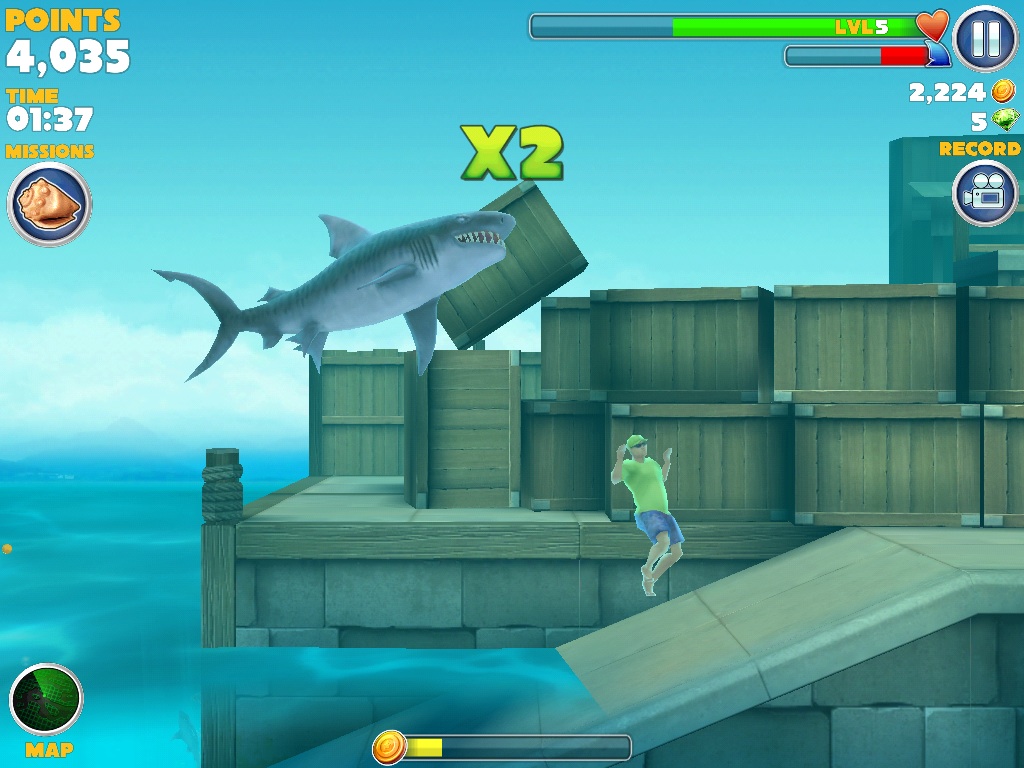This screenshot has height=768, width=1024.
Task: Open the Missions shell icon
Action: (x=49, y=204)
